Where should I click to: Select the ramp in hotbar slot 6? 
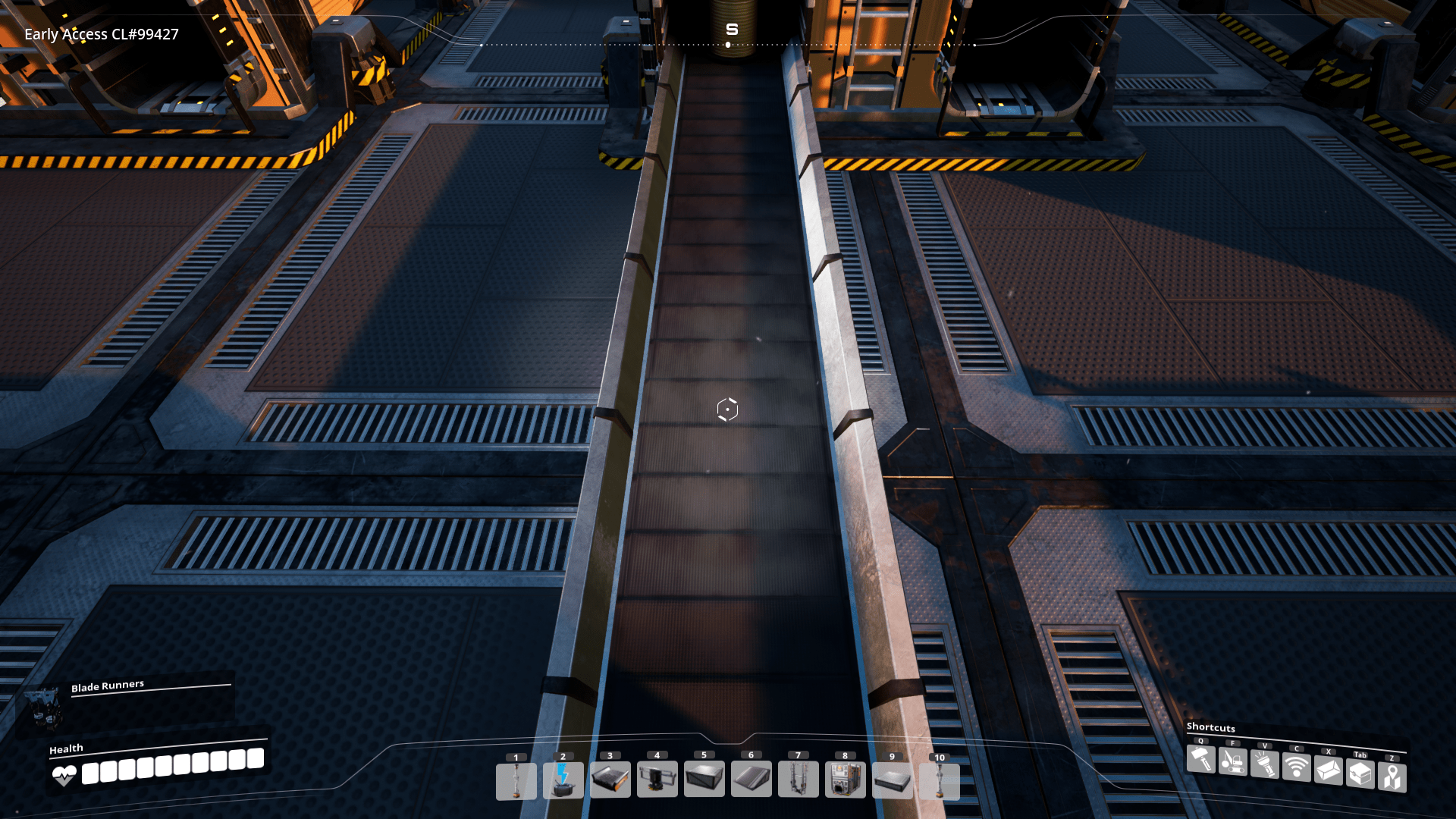[x=751, y=781]
